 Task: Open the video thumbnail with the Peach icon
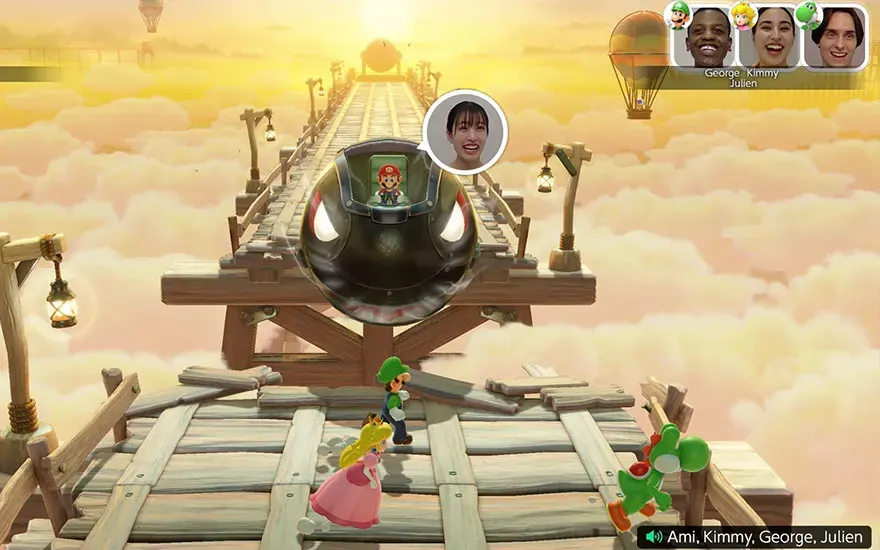769,38
